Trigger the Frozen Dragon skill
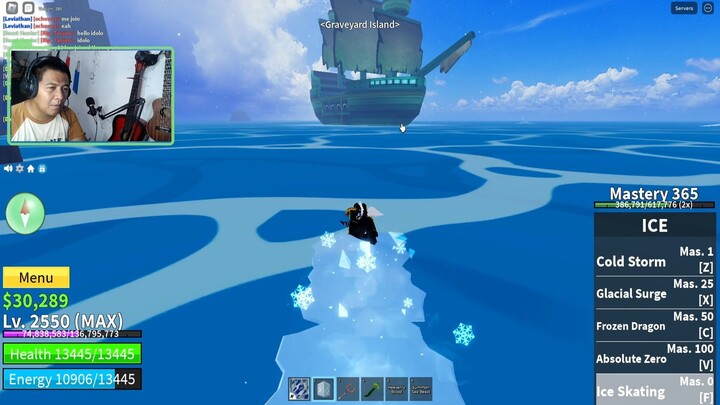Screen dimensions: 720x405 (x=655, y=326)
